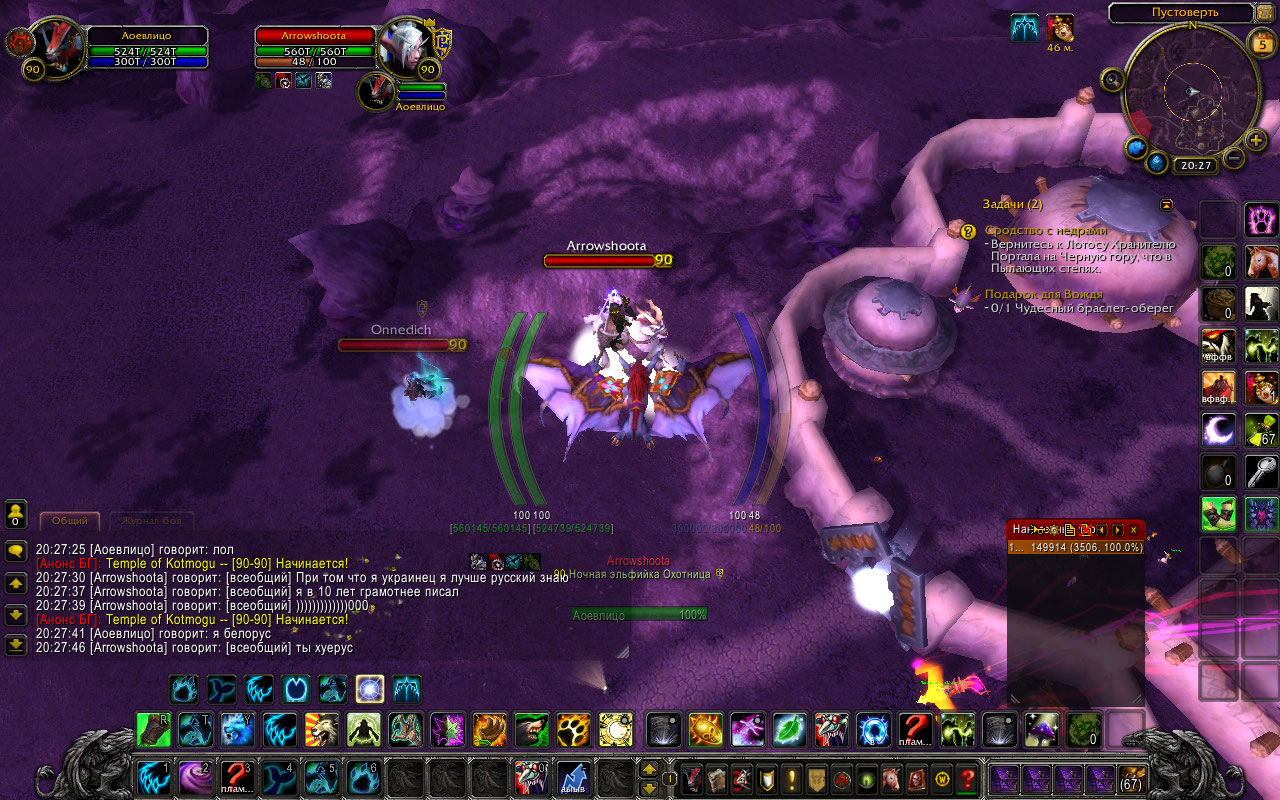
Task: Use the purple mushroom ability
Action: 1041,730
